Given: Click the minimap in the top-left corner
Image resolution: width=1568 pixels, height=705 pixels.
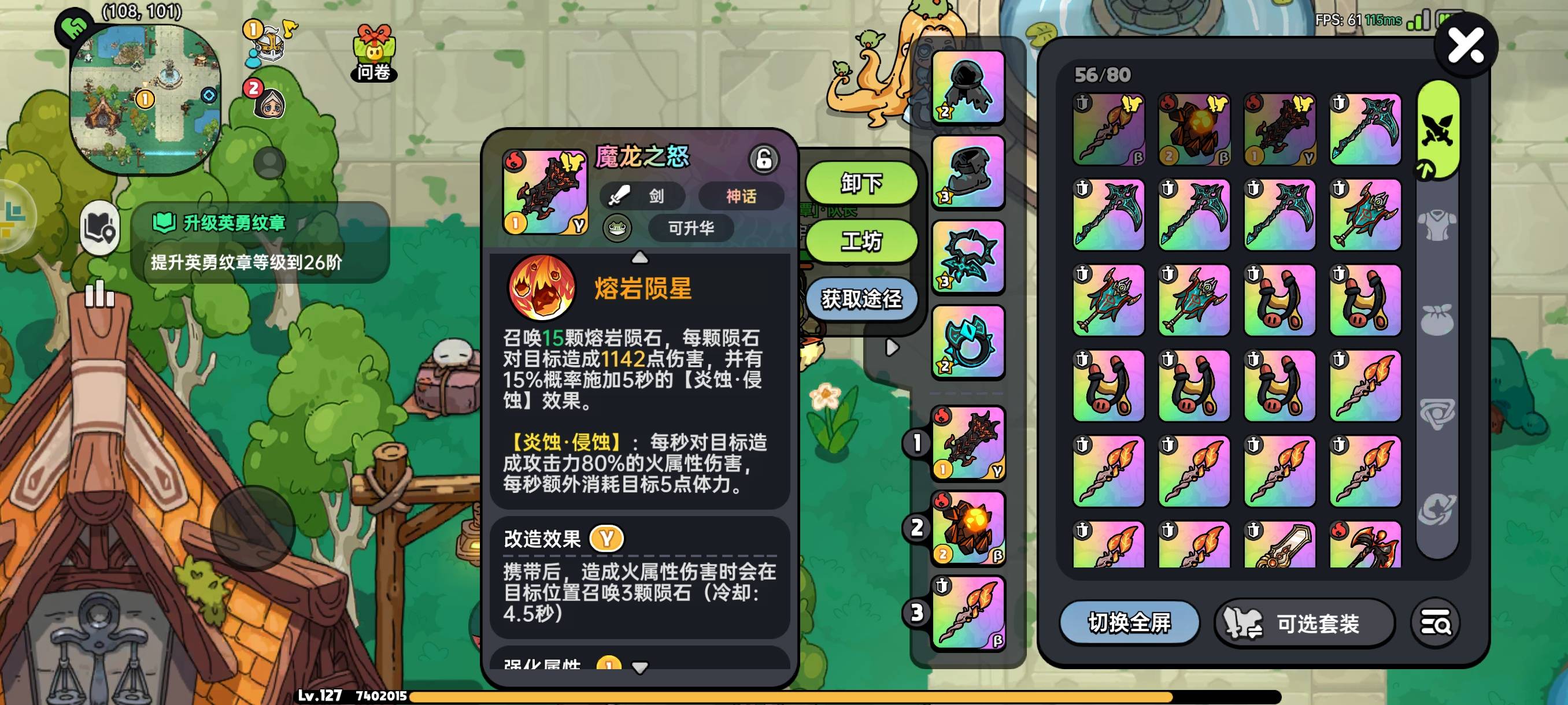Looking at the screenshot, I should coord(146,85).
